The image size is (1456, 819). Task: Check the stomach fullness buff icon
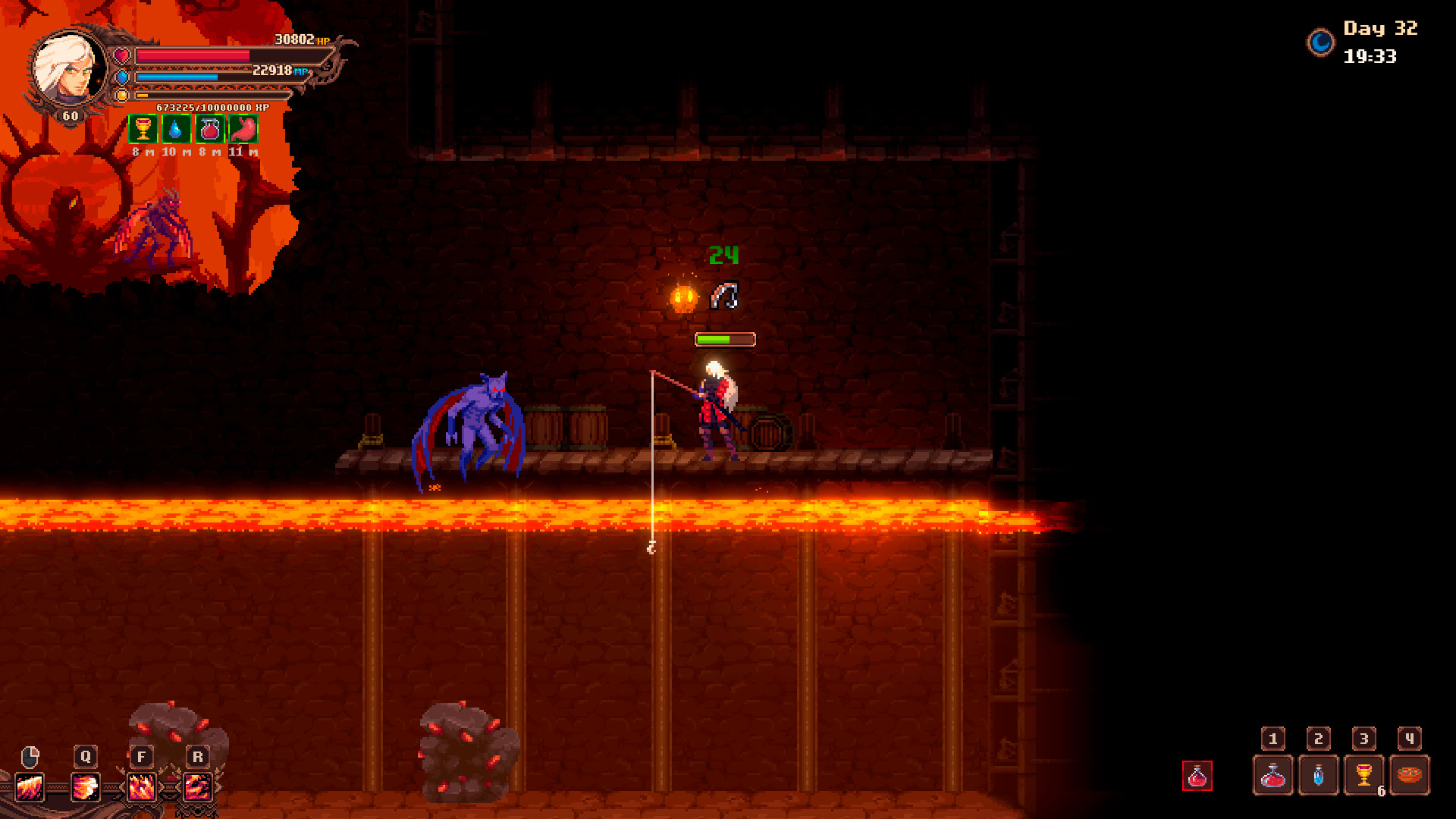click(243, 130)
